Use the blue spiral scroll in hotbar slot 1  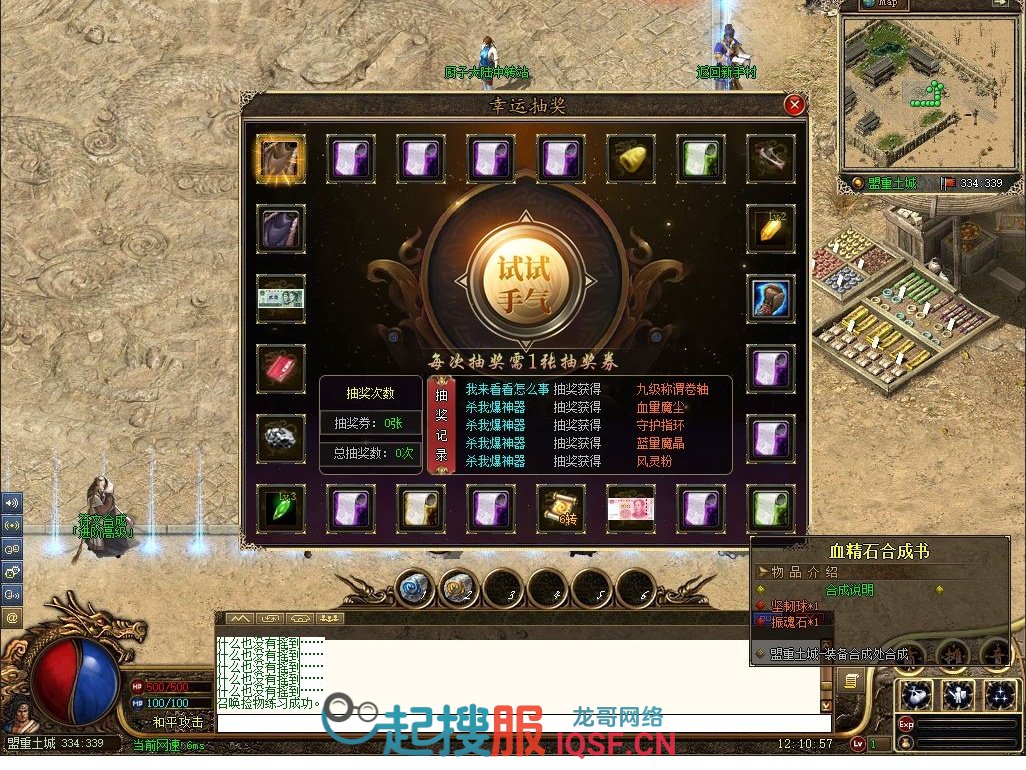click(x=417, y=588)
